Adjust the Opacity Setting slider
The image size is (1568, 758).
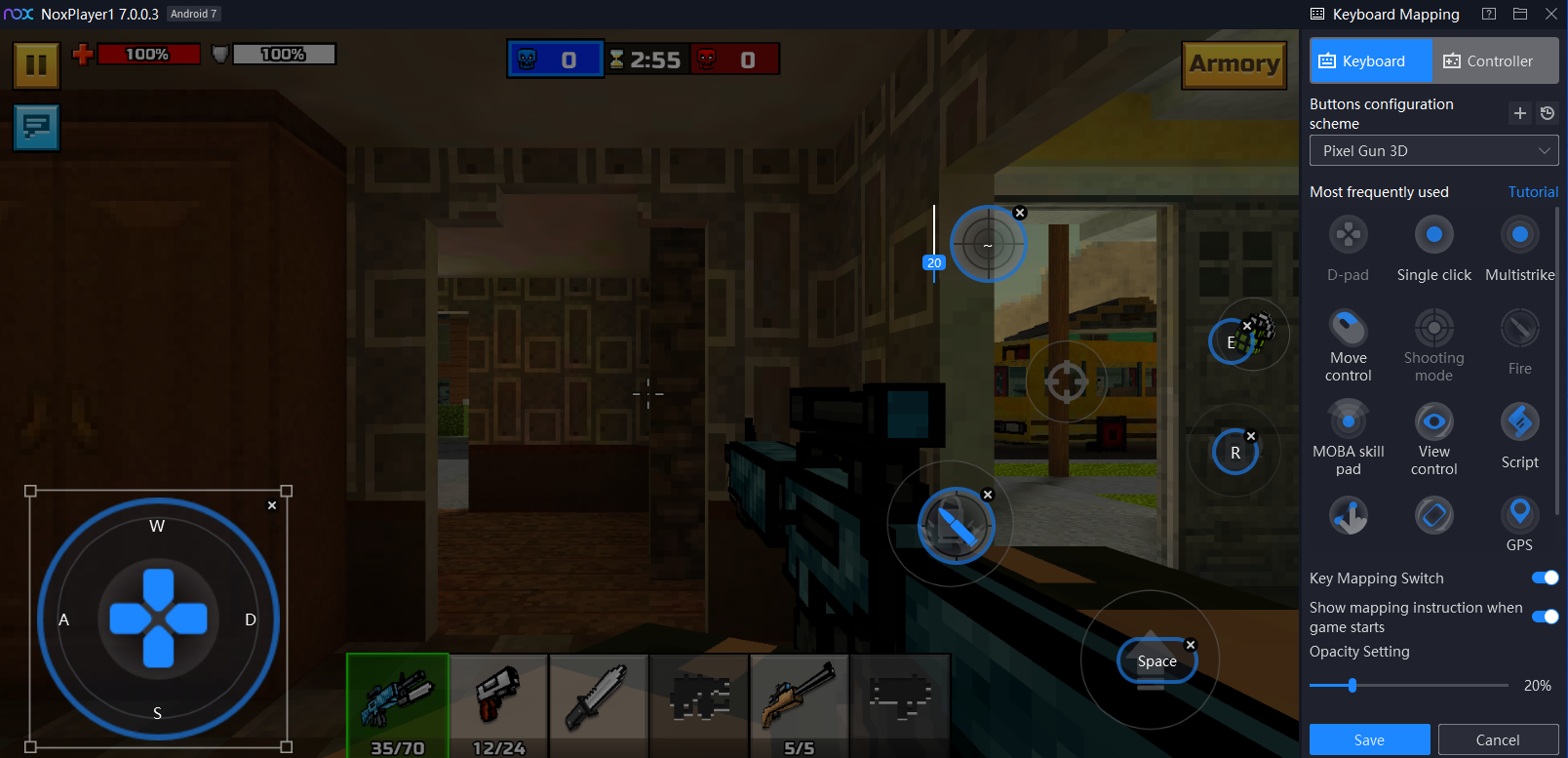1352,686
